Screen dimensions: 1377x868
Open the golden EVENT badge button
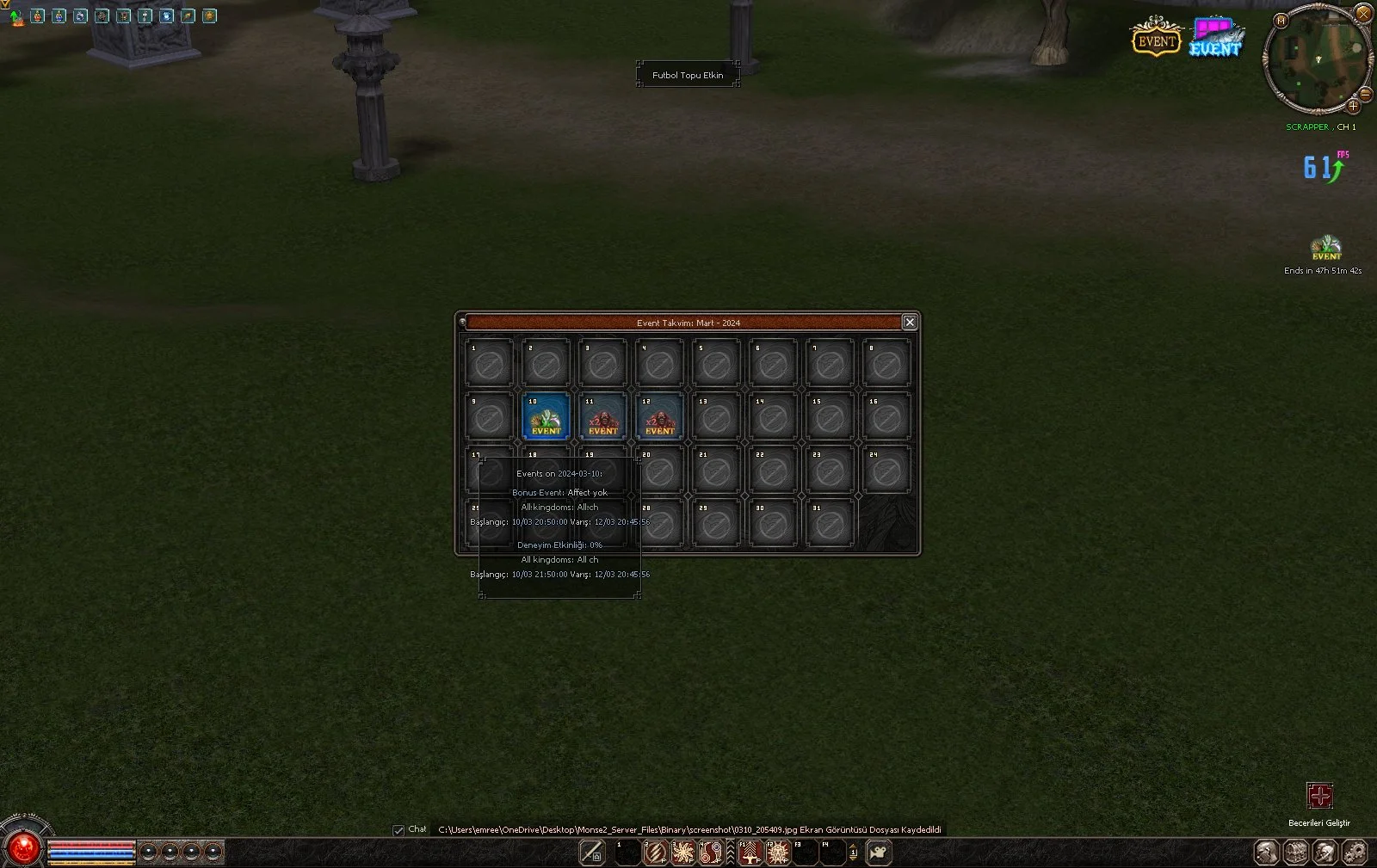tap(1155, 37)
